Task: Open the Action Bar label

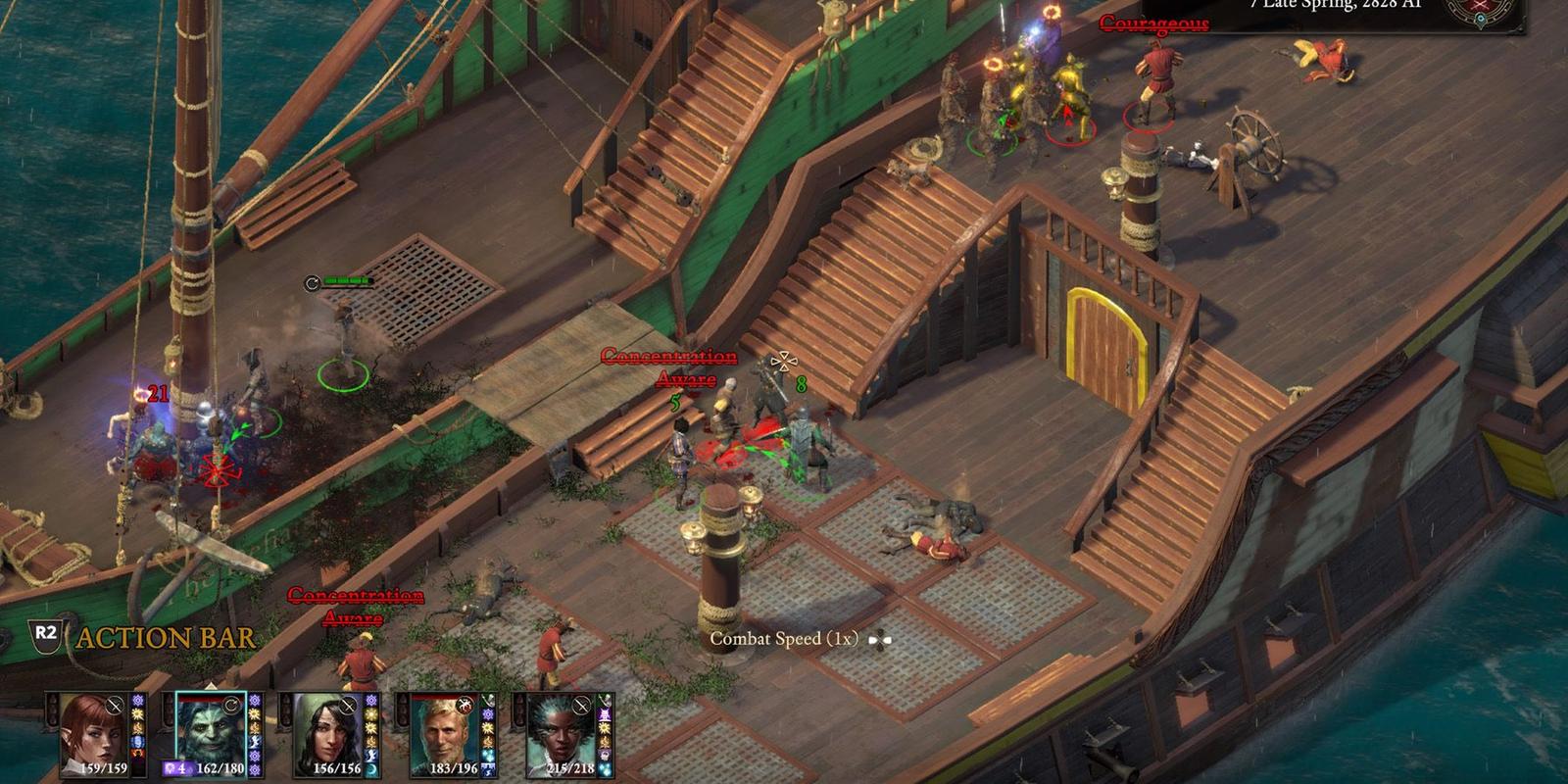Action: click(165, 638)
